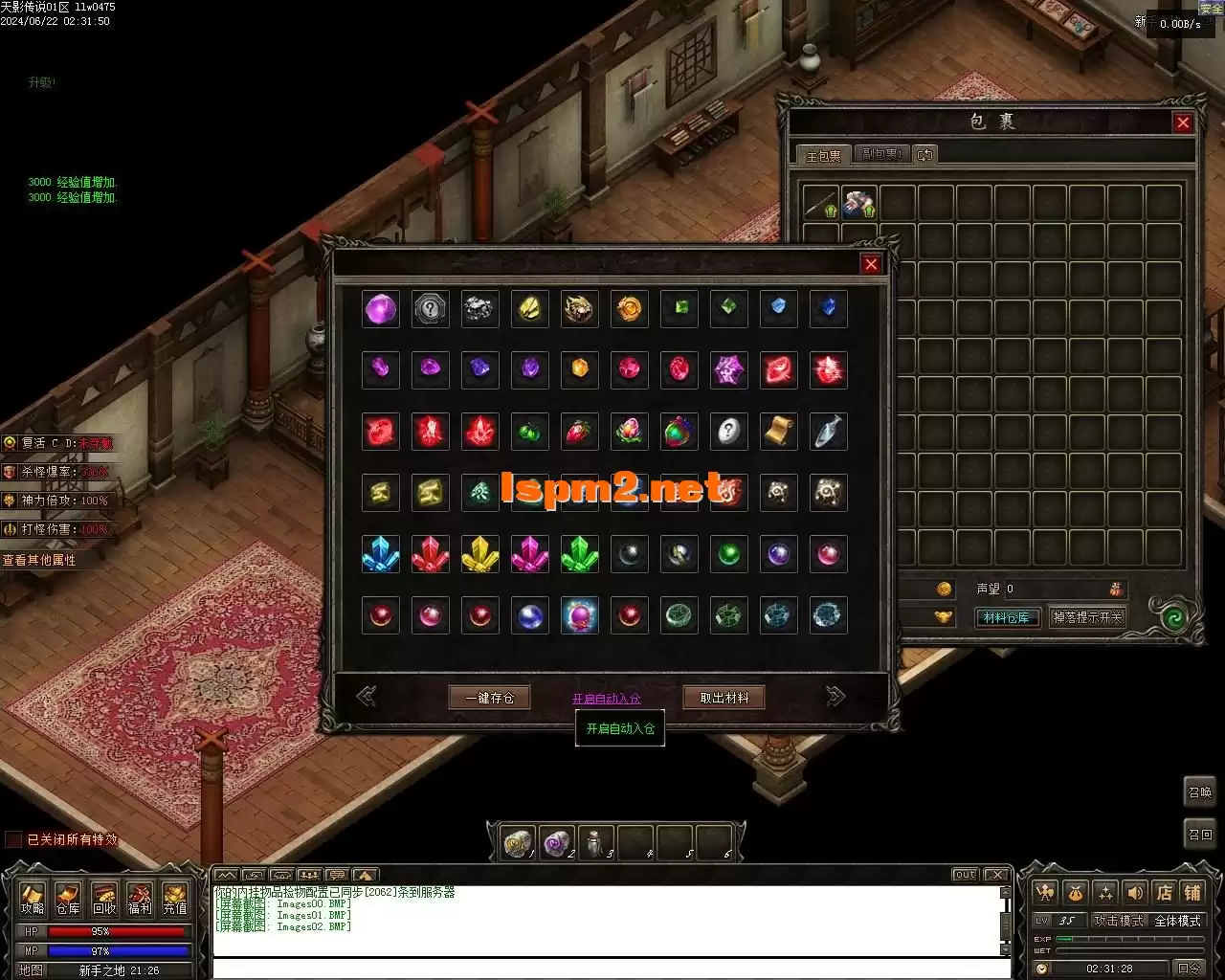Viewport: 1225px width, 980px height.
Task: Select the large purple gem in warehouse
Action: click(381, 309)
